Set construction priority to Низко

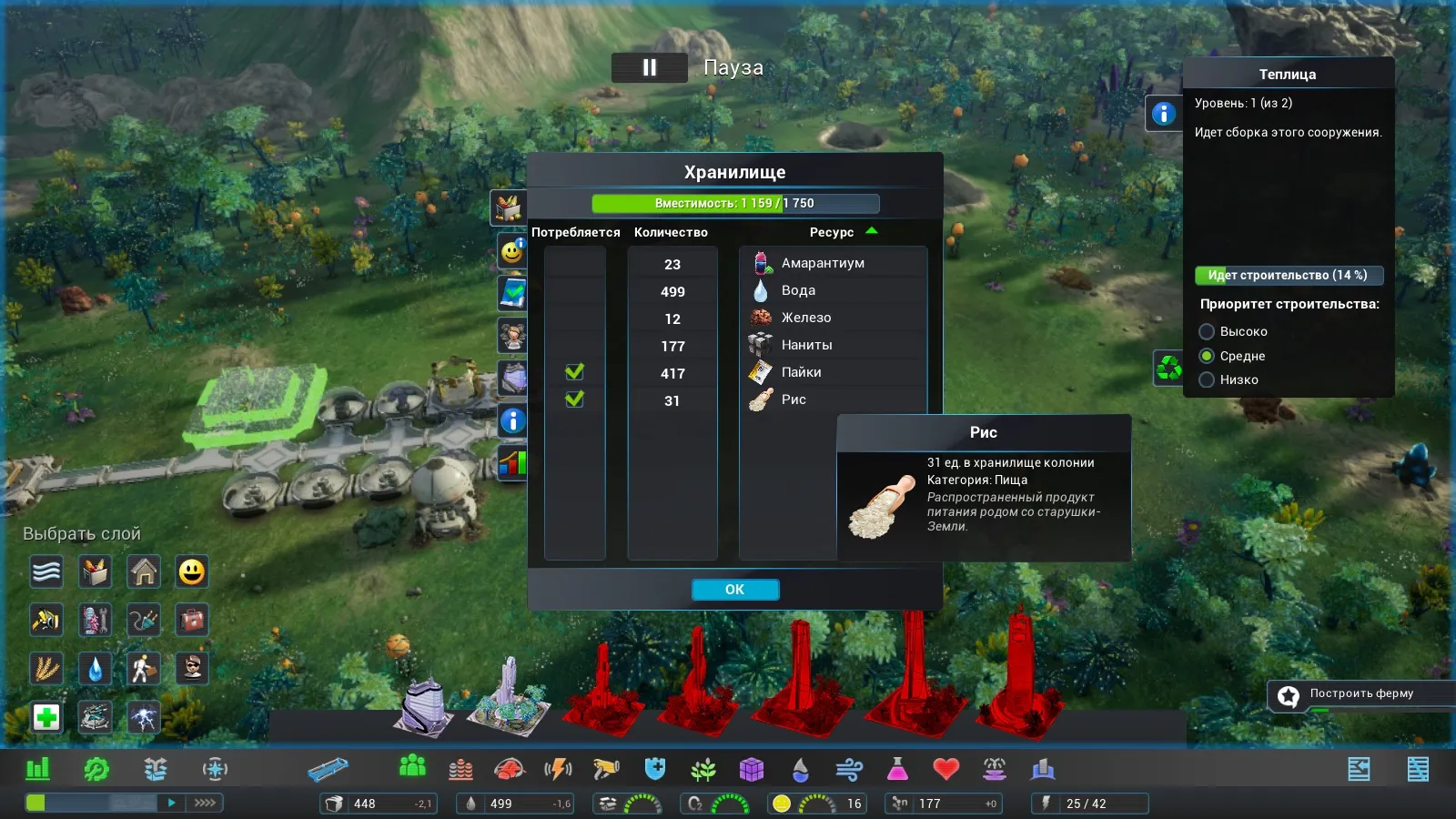point(1207,379)
